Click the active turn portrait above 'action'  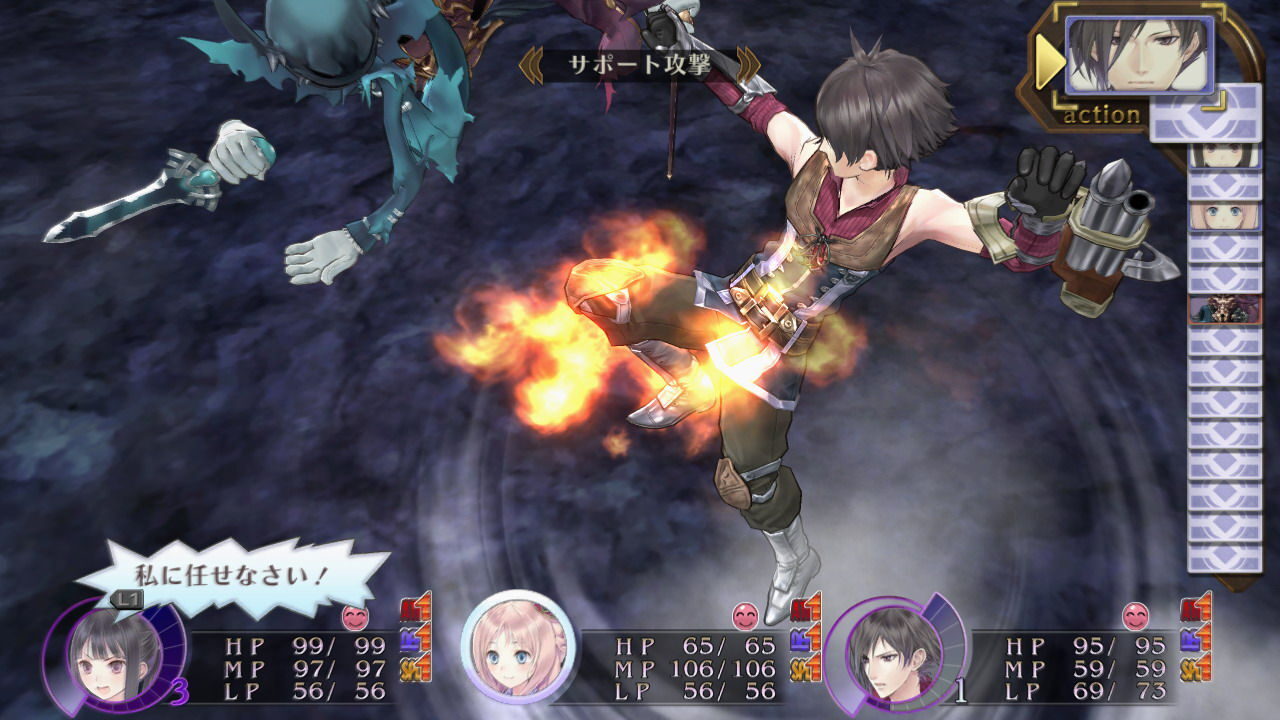(1138, 55)
